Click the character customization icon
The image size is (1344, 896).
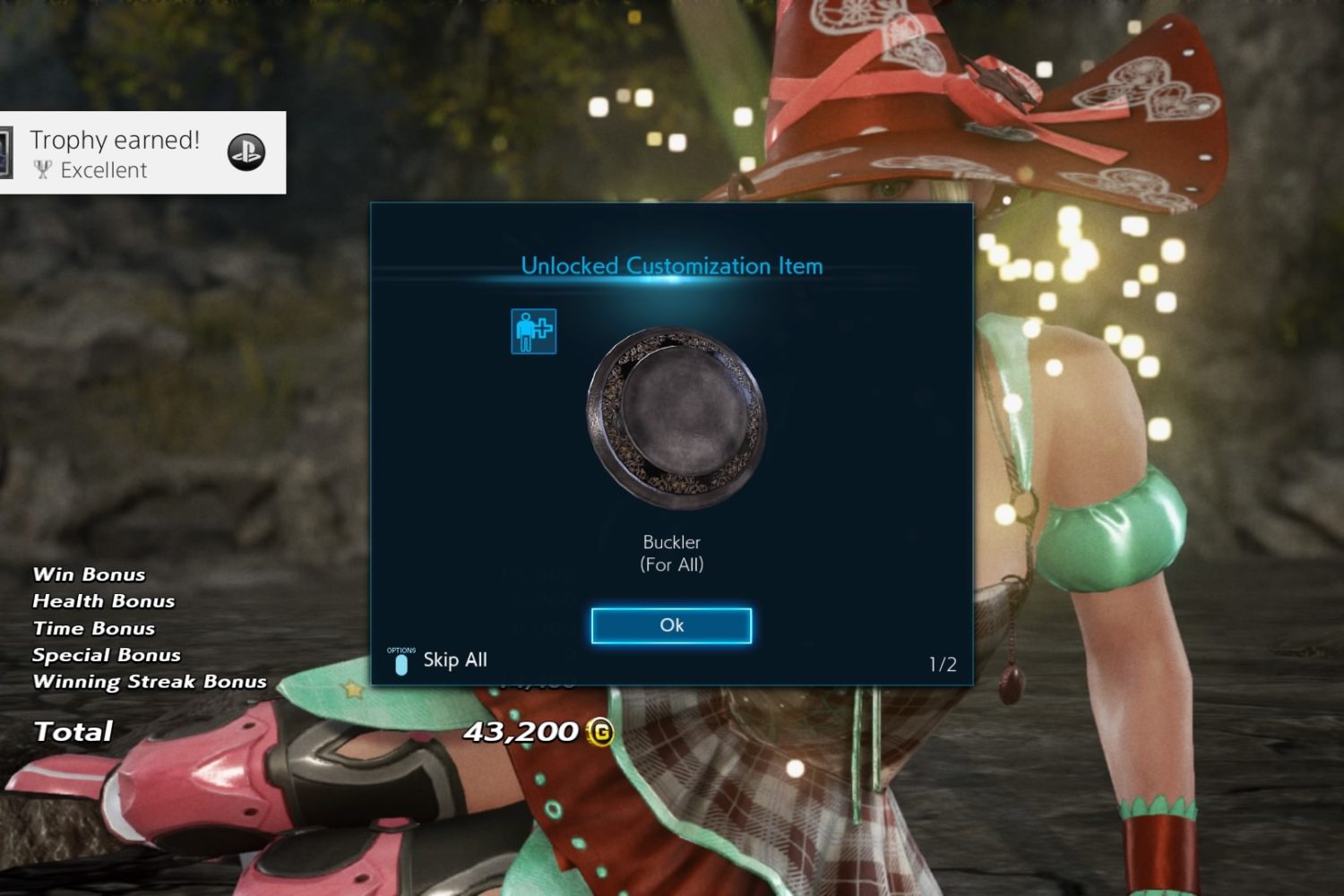tap(534, 332)
